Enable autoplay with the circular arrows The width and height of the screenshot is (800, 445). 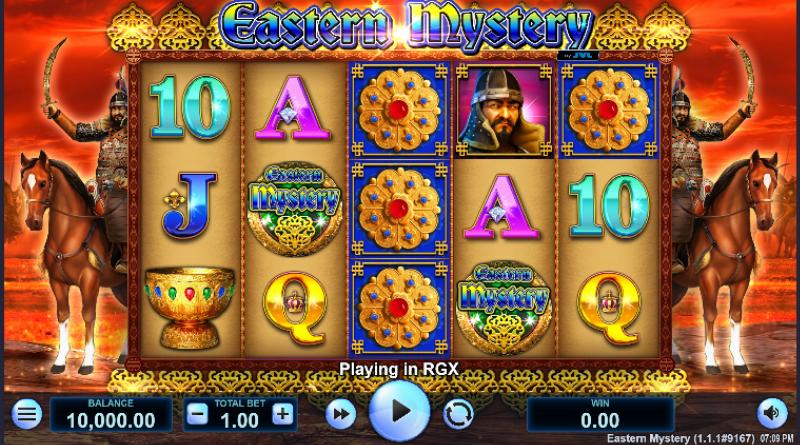pyautogui.click(x=458, y=413)
